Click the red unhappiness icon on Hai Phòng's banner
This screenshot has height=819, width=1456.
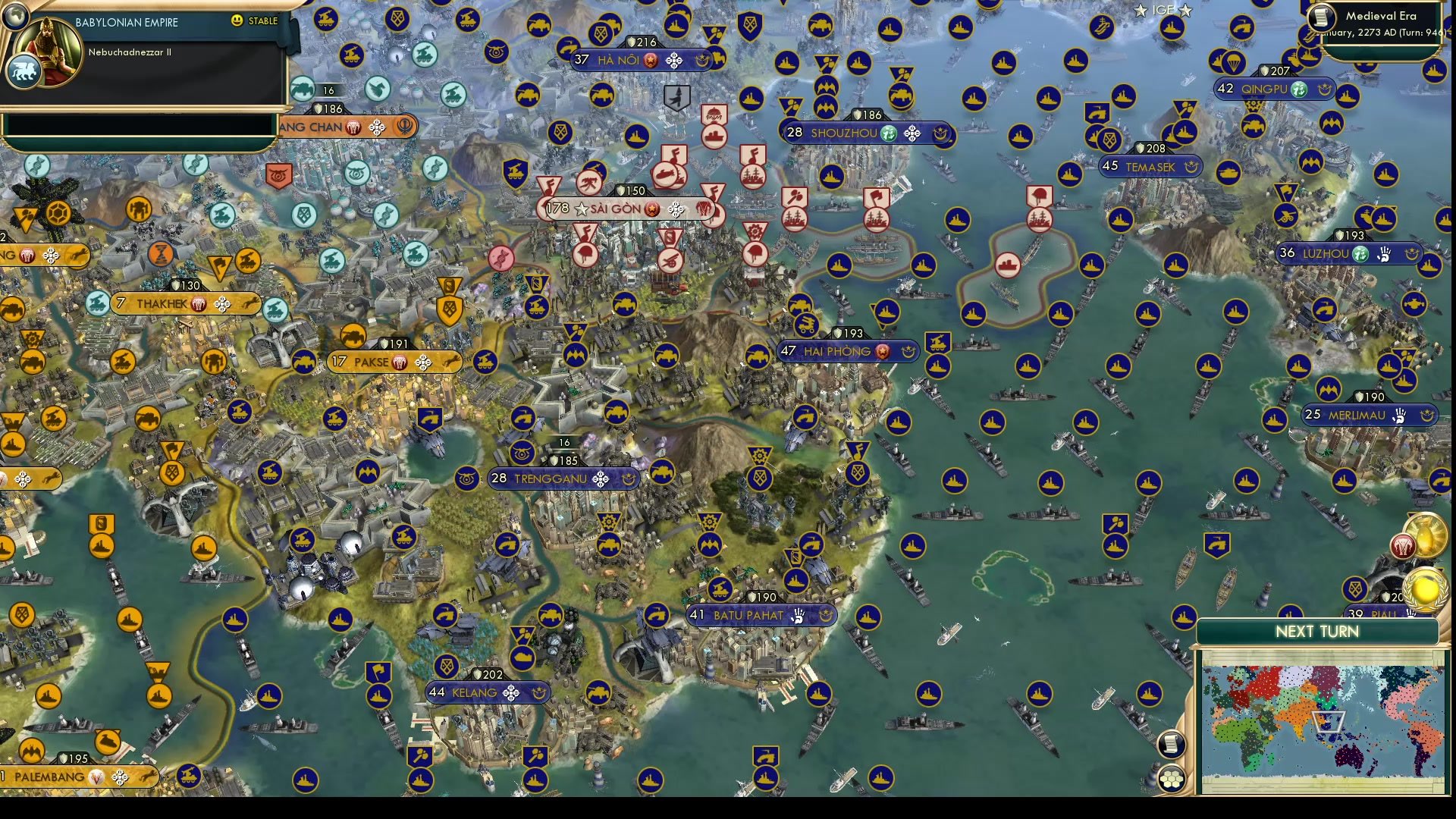point(880,351)
